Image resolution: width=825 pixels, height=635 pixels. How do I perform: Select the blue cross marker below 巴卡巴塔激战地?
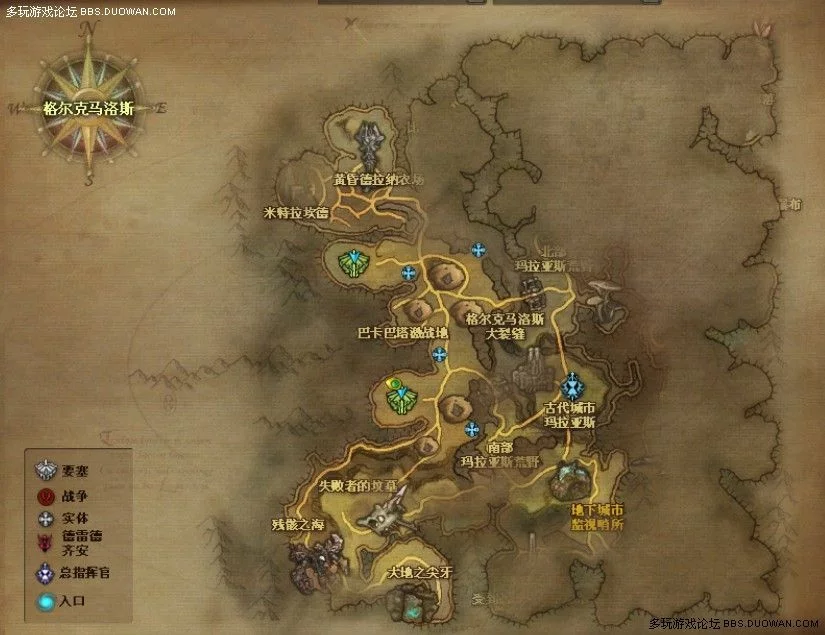pos(439,354)
